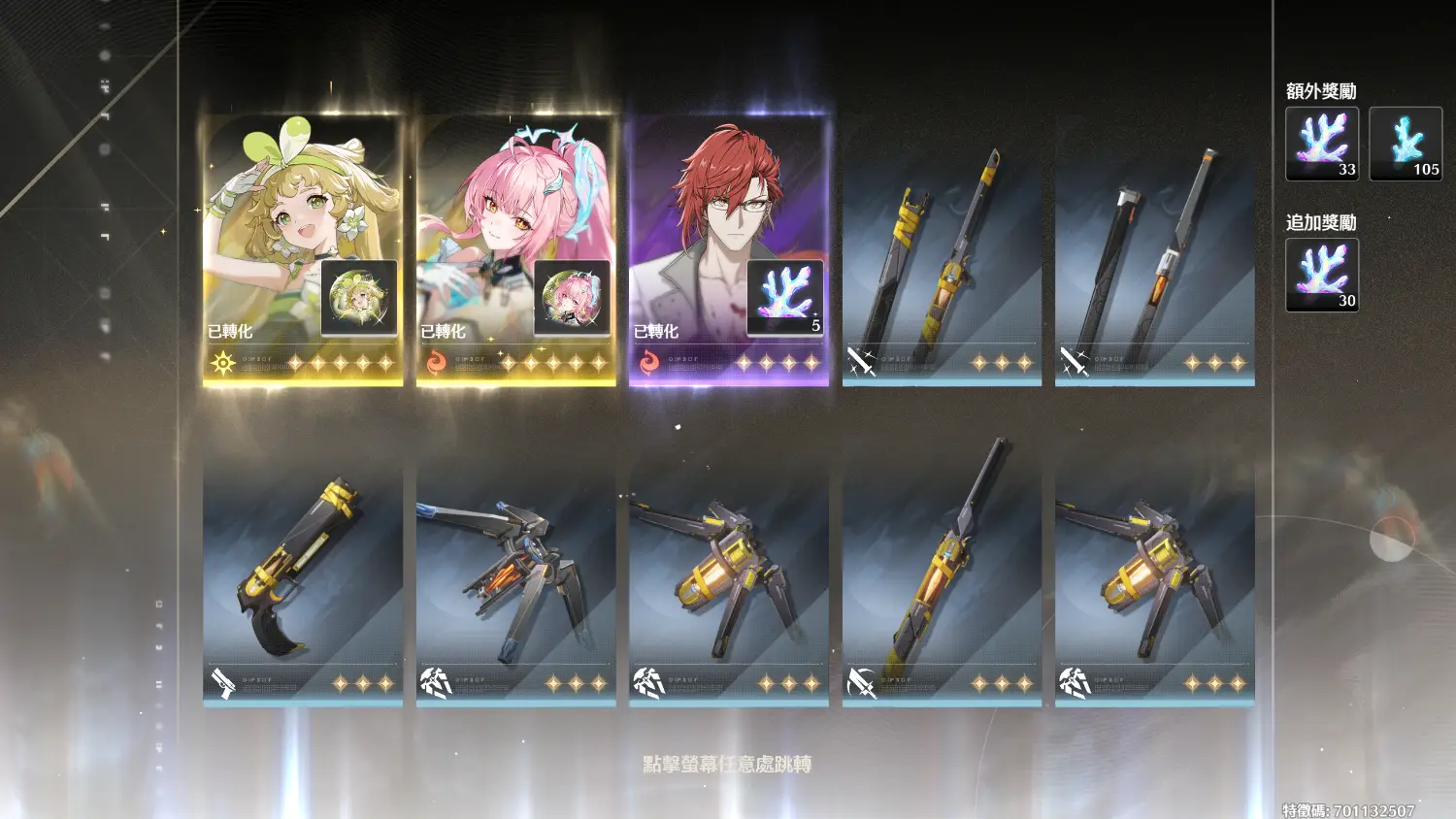Screen dimensions: 1456x819
Task: Select the dark gauntlets with orange core card
Action: [515, 579]
